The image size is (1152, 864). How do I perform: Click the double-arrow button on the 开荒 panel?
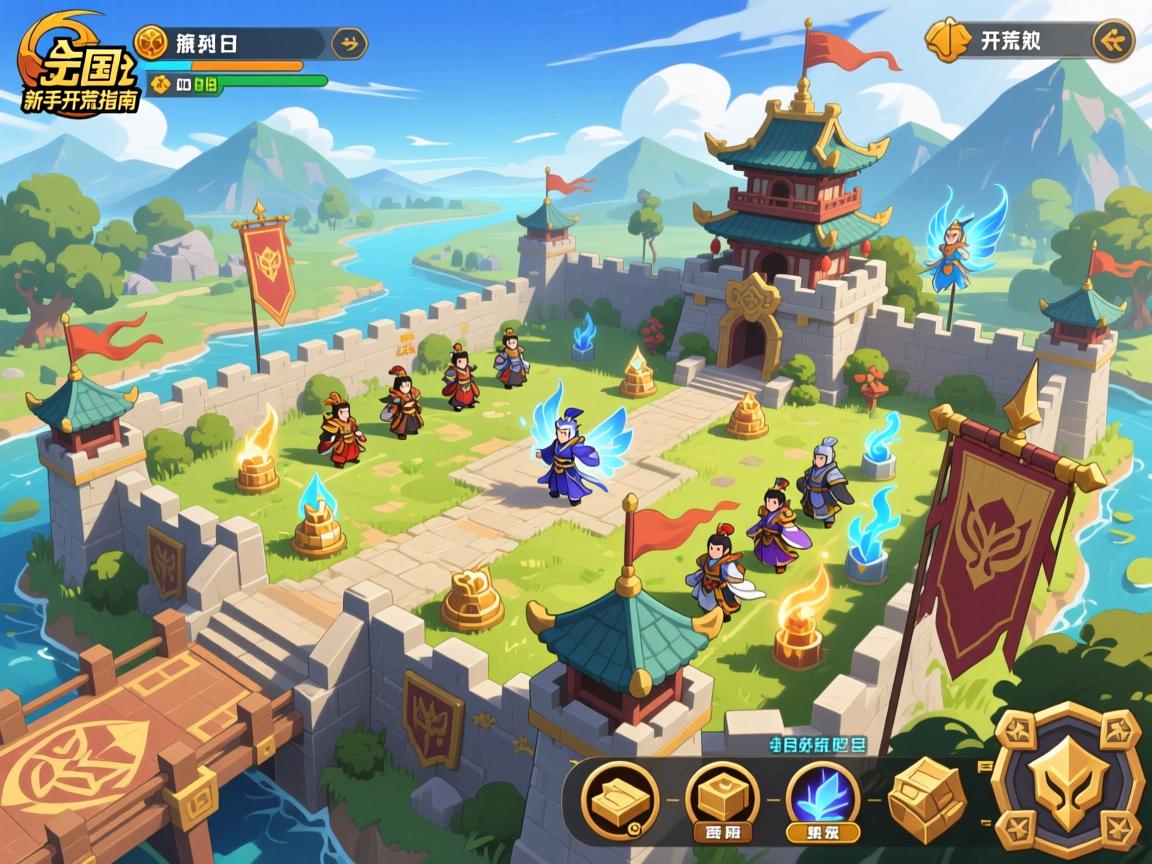click(1112, 41)
